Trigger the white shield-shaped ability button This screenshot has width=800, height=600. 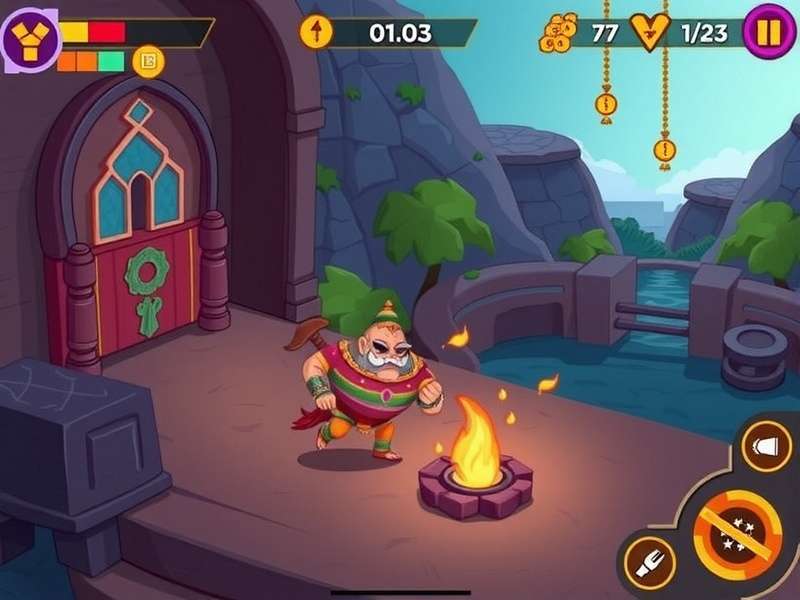769,445
